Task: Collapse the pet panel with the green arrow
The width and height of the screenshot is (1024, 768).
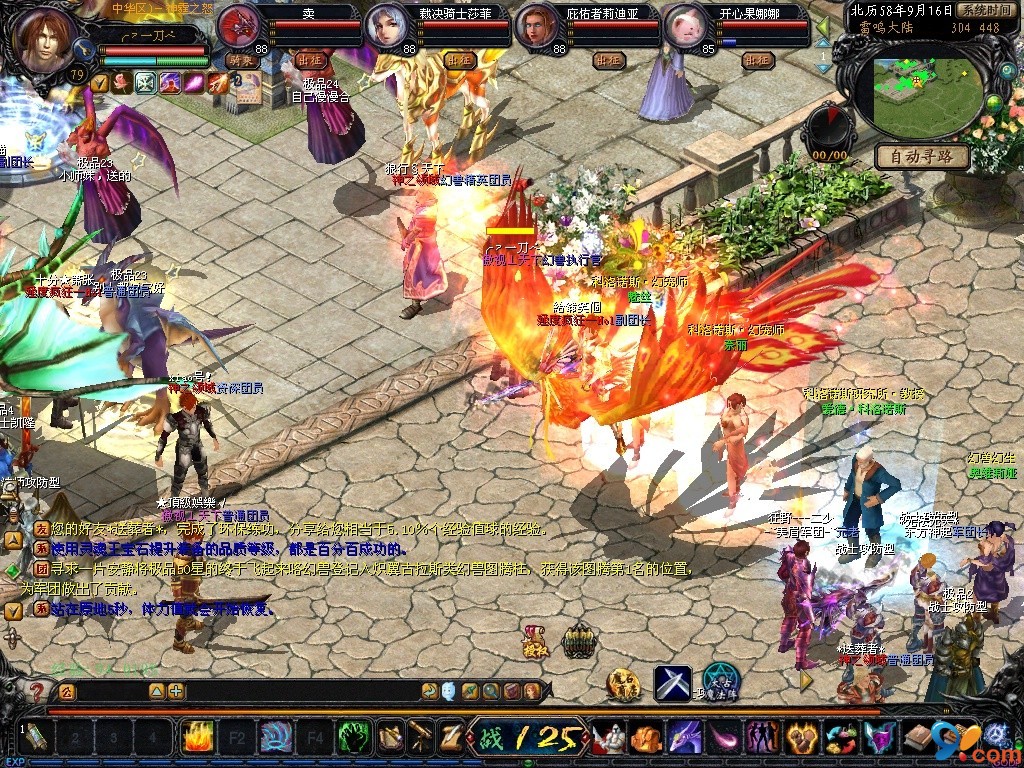Action: [x=823, y=27]
